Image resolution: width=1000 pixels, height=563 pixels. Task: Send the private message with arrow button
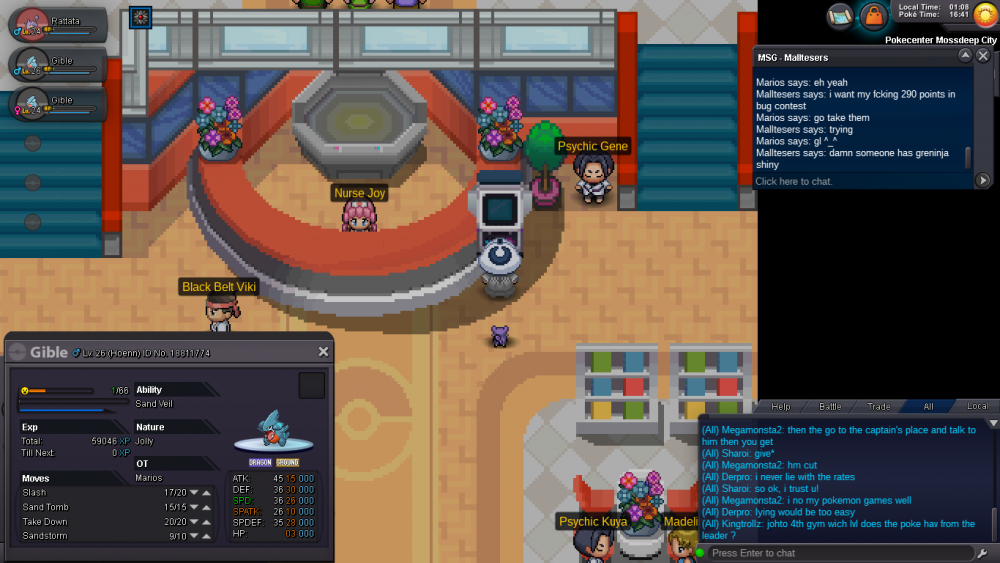coord(983,181)
